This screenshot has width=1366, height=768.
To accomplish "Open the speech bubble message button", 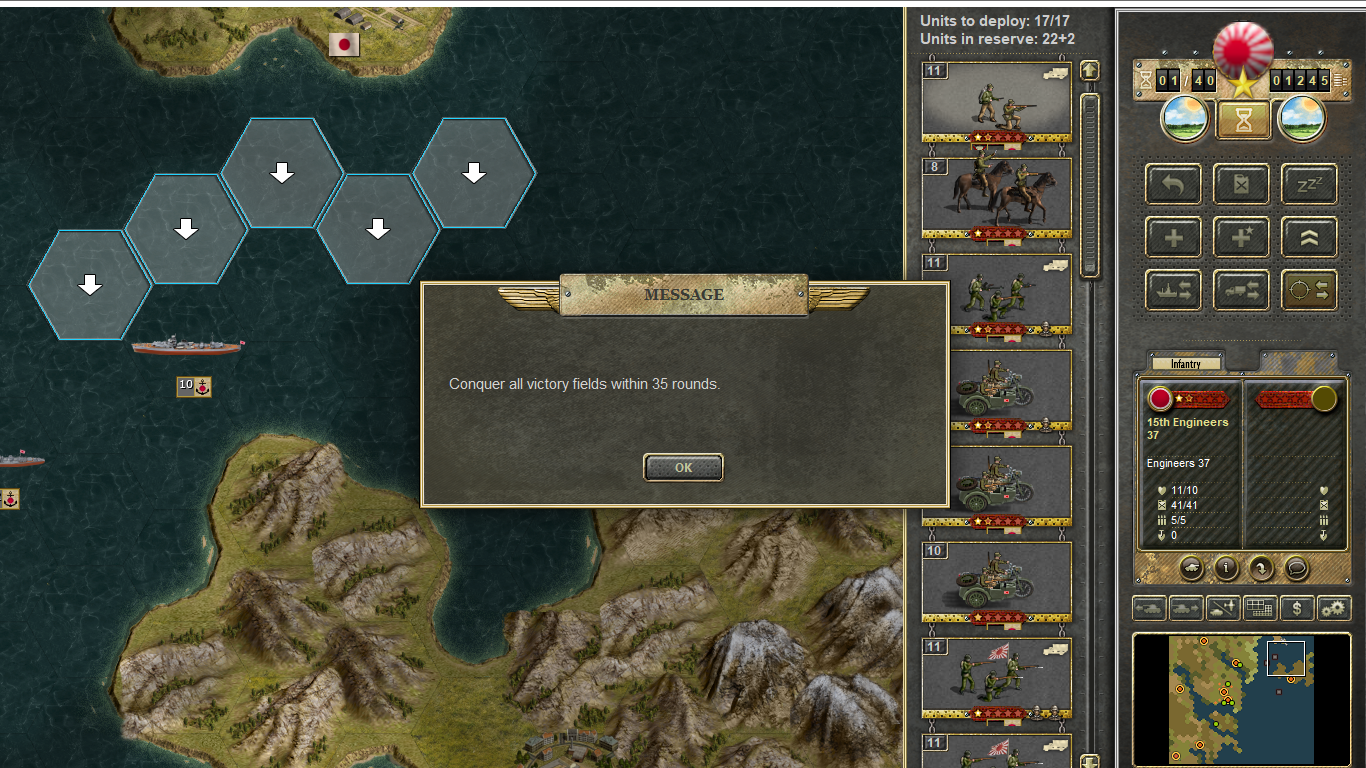I will click(x=1297, y=568).
